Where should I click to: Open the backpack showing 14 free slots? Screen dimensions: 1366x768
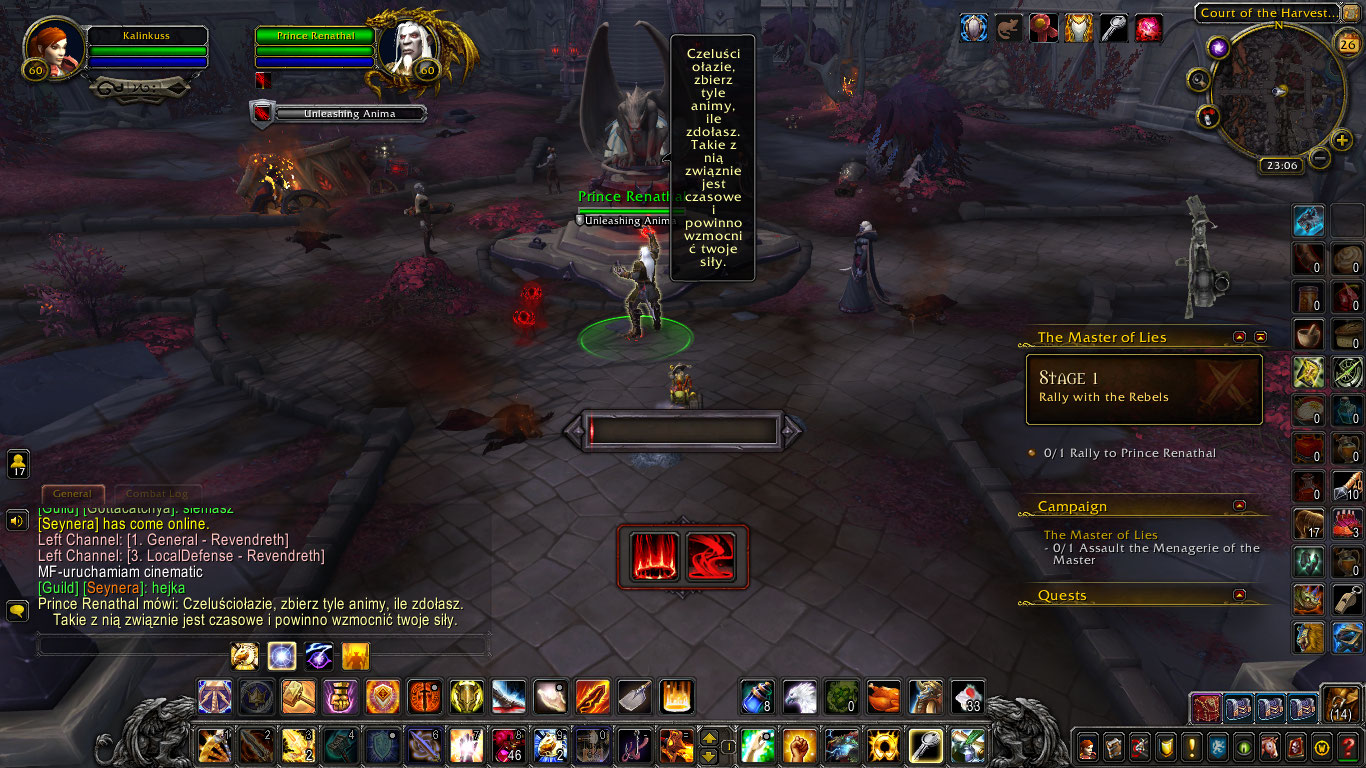click(x=1340, y=703)
